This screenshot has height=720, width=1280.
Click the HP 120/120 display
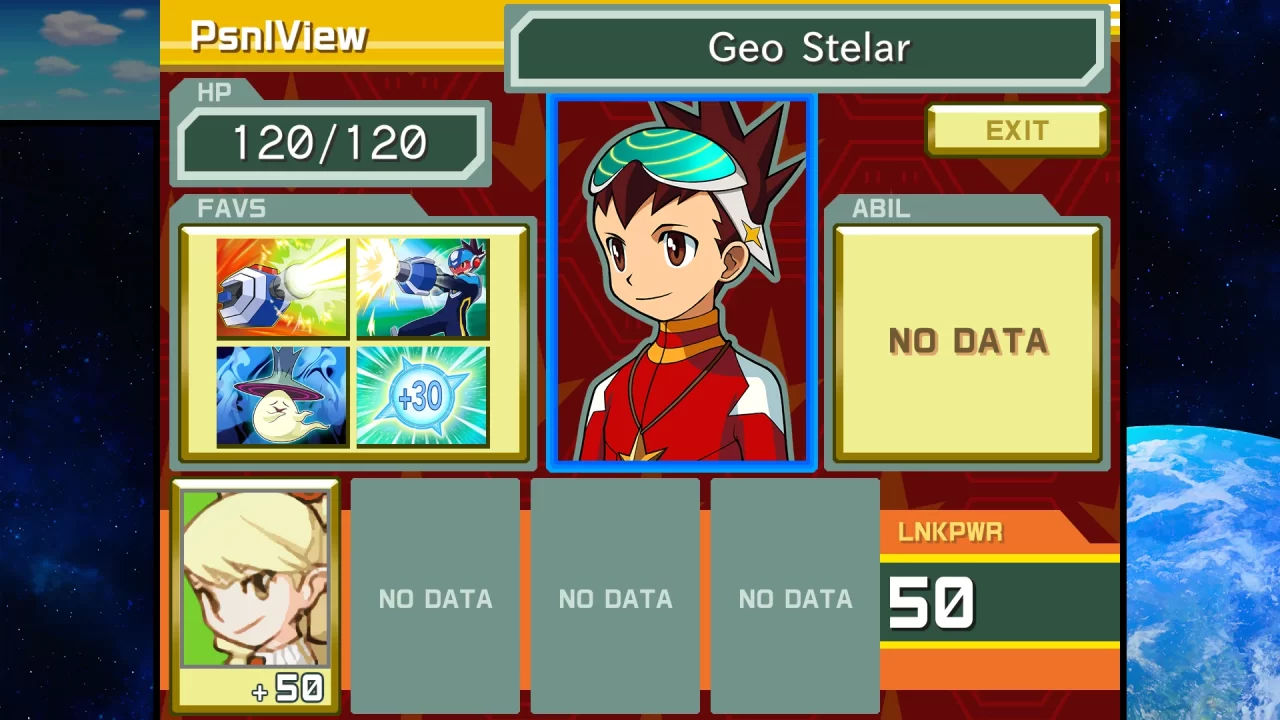[x=332, y=141]
